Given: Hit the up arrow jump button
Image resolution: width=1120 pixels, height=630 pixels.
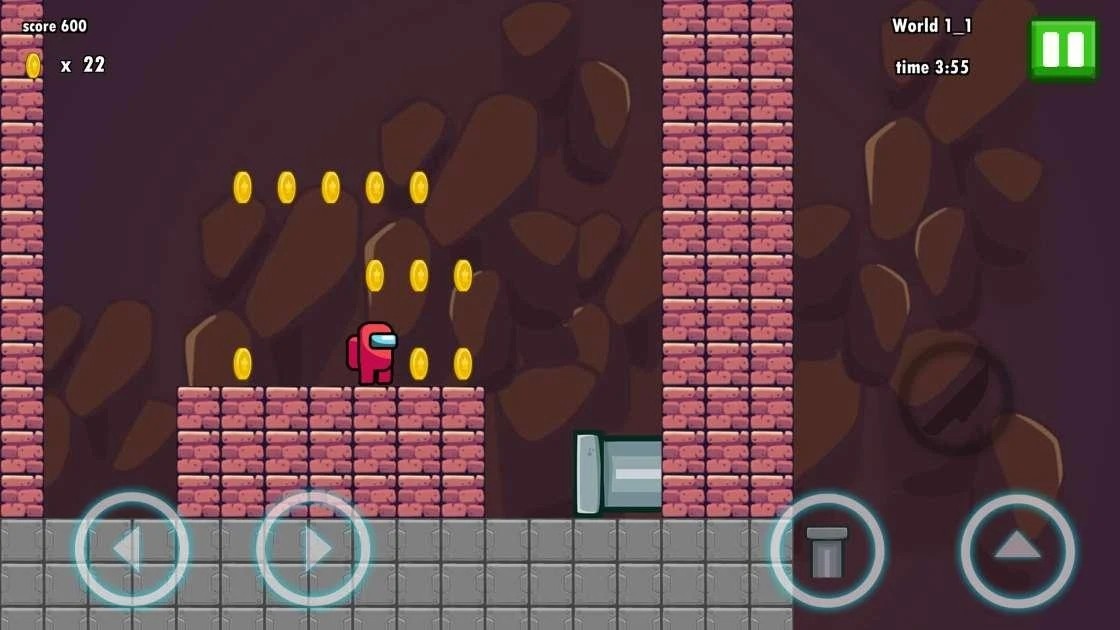Looking at the screenshot, I should (x=1017, y=549).
